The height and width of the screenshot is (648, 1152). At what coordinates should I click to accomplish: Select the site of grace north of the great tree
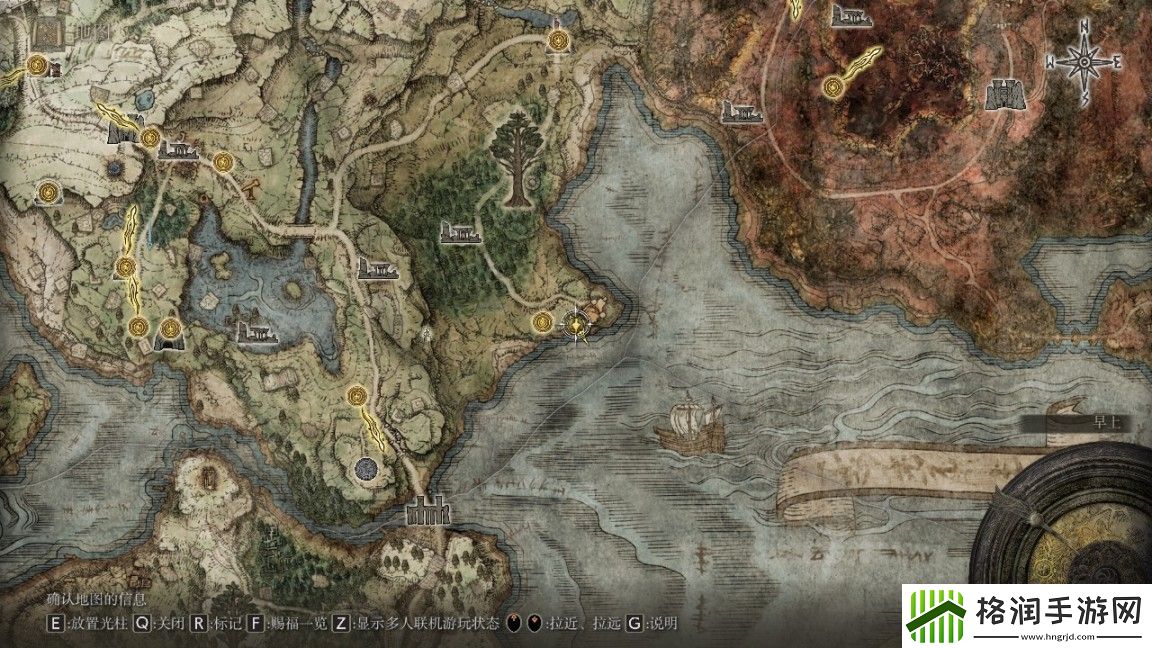point(558,41)
